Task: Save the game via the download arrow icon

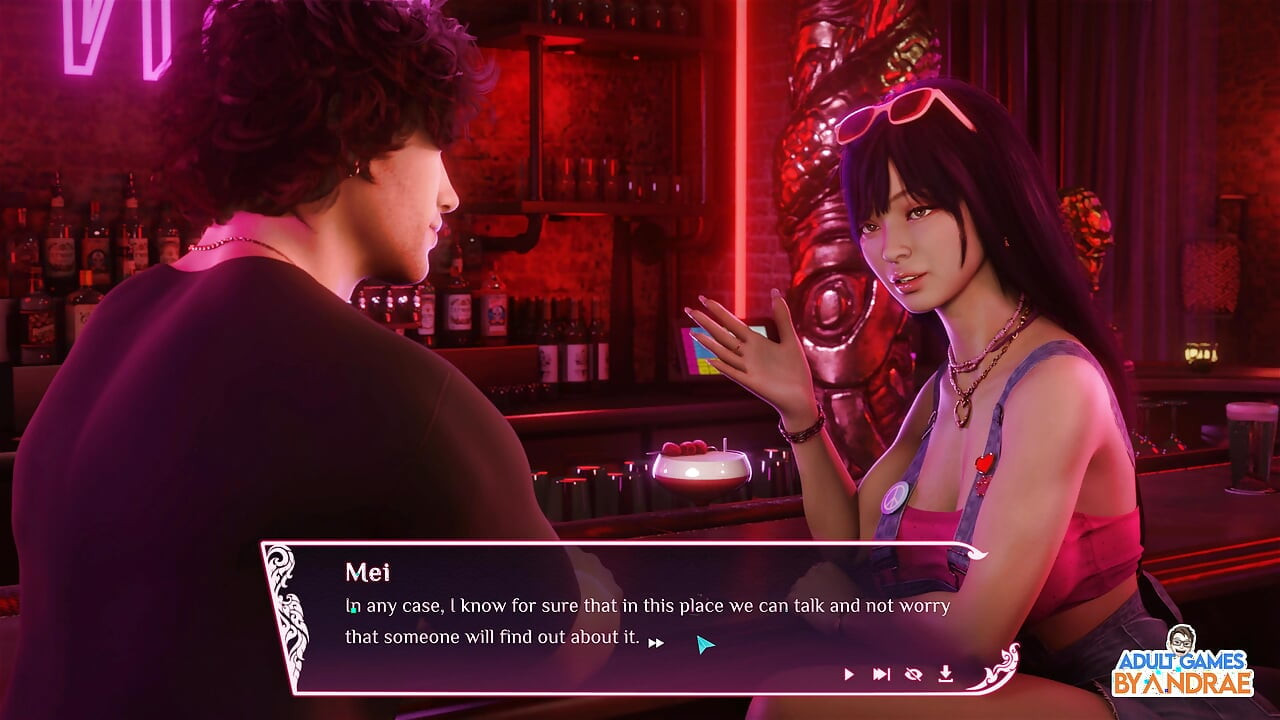Action: click(945, 675)
